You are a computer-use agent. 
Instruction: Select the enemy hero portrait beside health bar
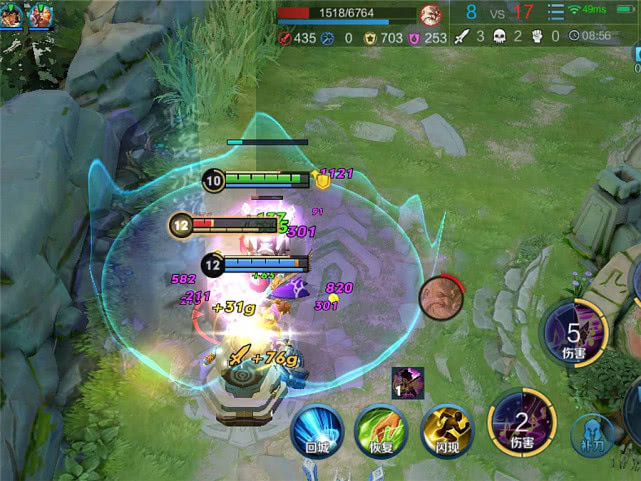click(x=431, y=15)
